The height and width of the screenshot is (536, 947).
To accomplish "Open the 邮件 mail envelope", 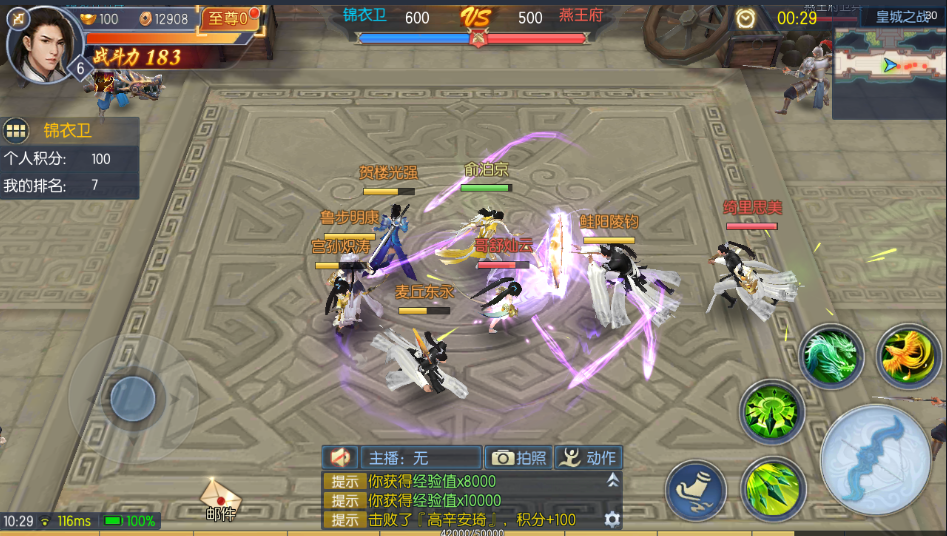I will tap(220, 497).
